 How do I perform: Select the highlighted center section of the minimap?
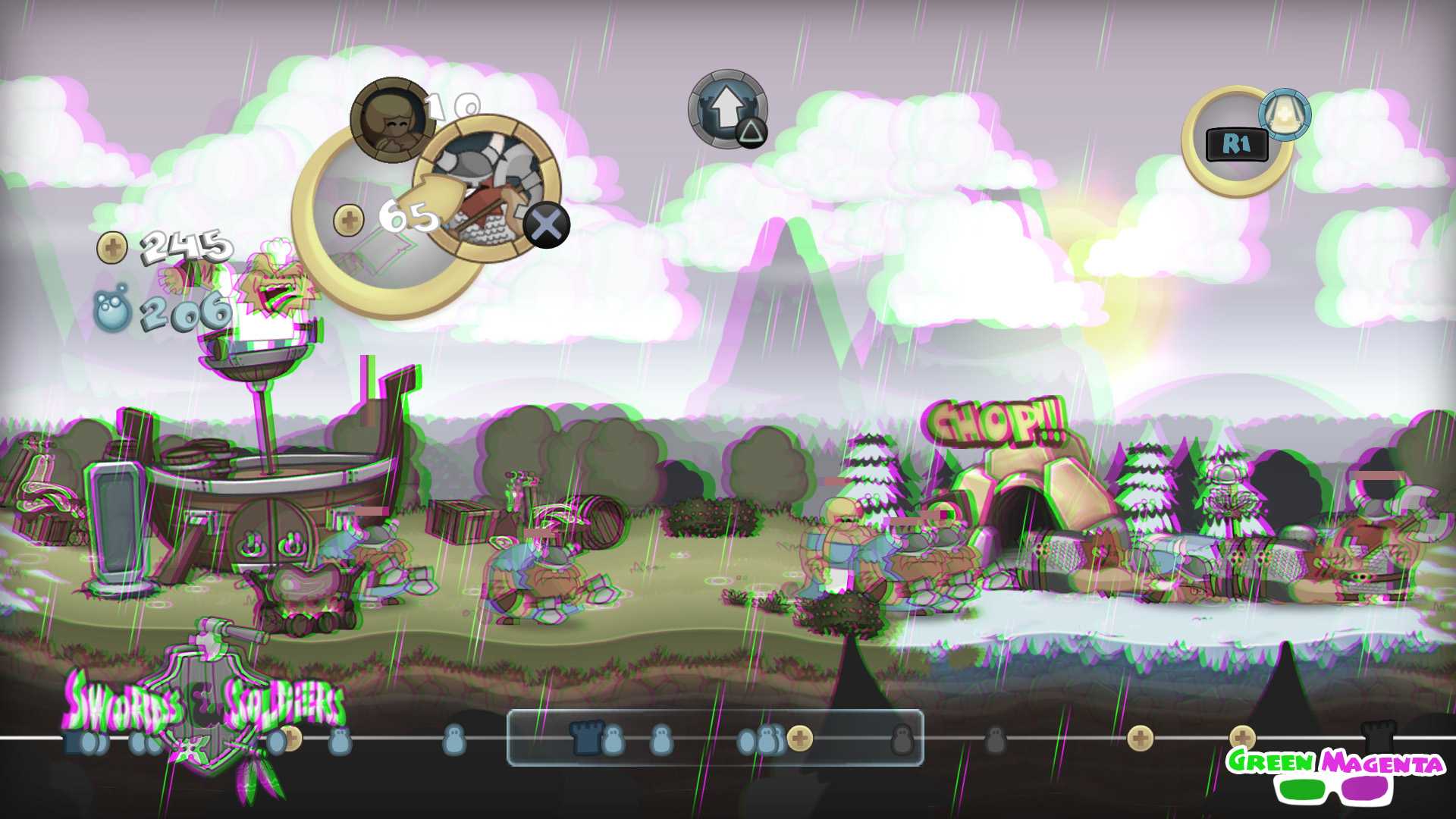pyautogui.click(x=717, y=736)
